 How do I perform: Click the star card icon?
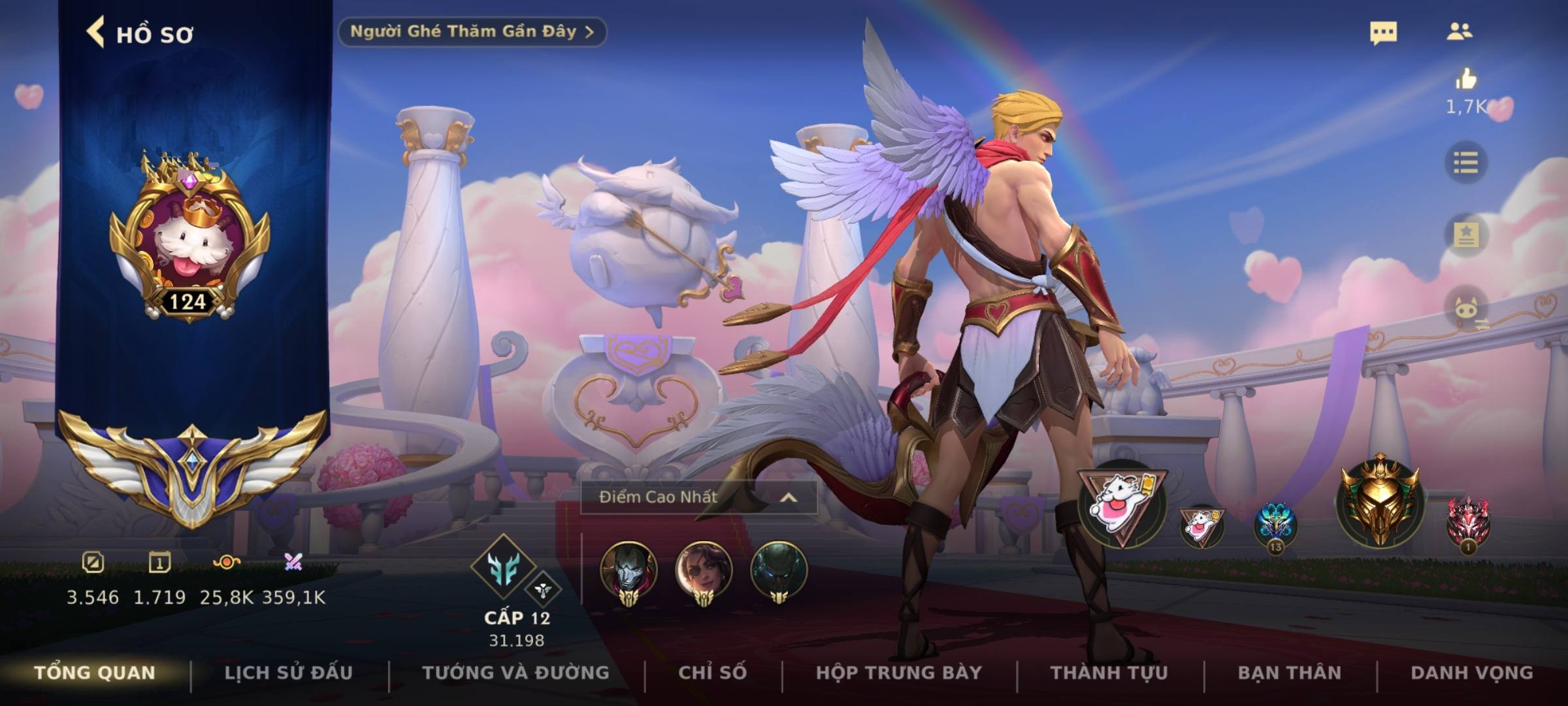coord(1465,234)
